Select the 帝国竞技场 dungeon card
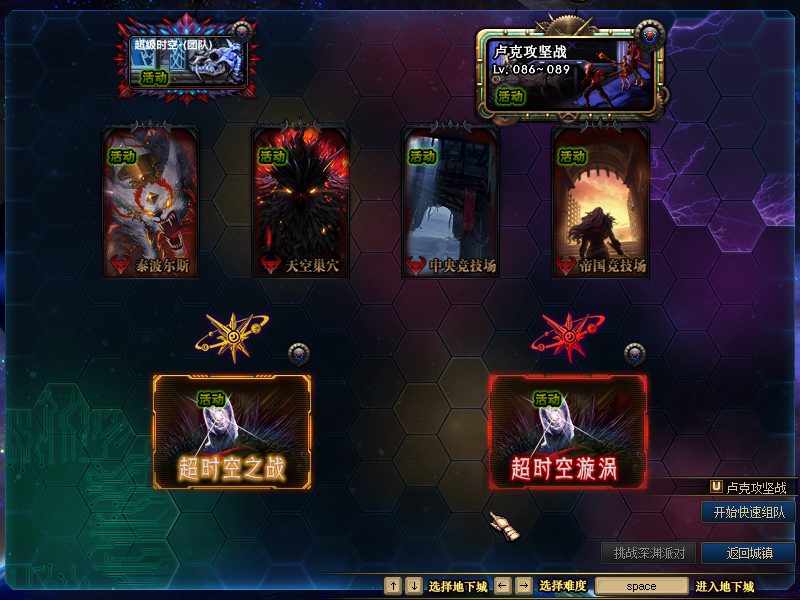The height and width of the screenshot is (600, 800). (x=600, y=203)
